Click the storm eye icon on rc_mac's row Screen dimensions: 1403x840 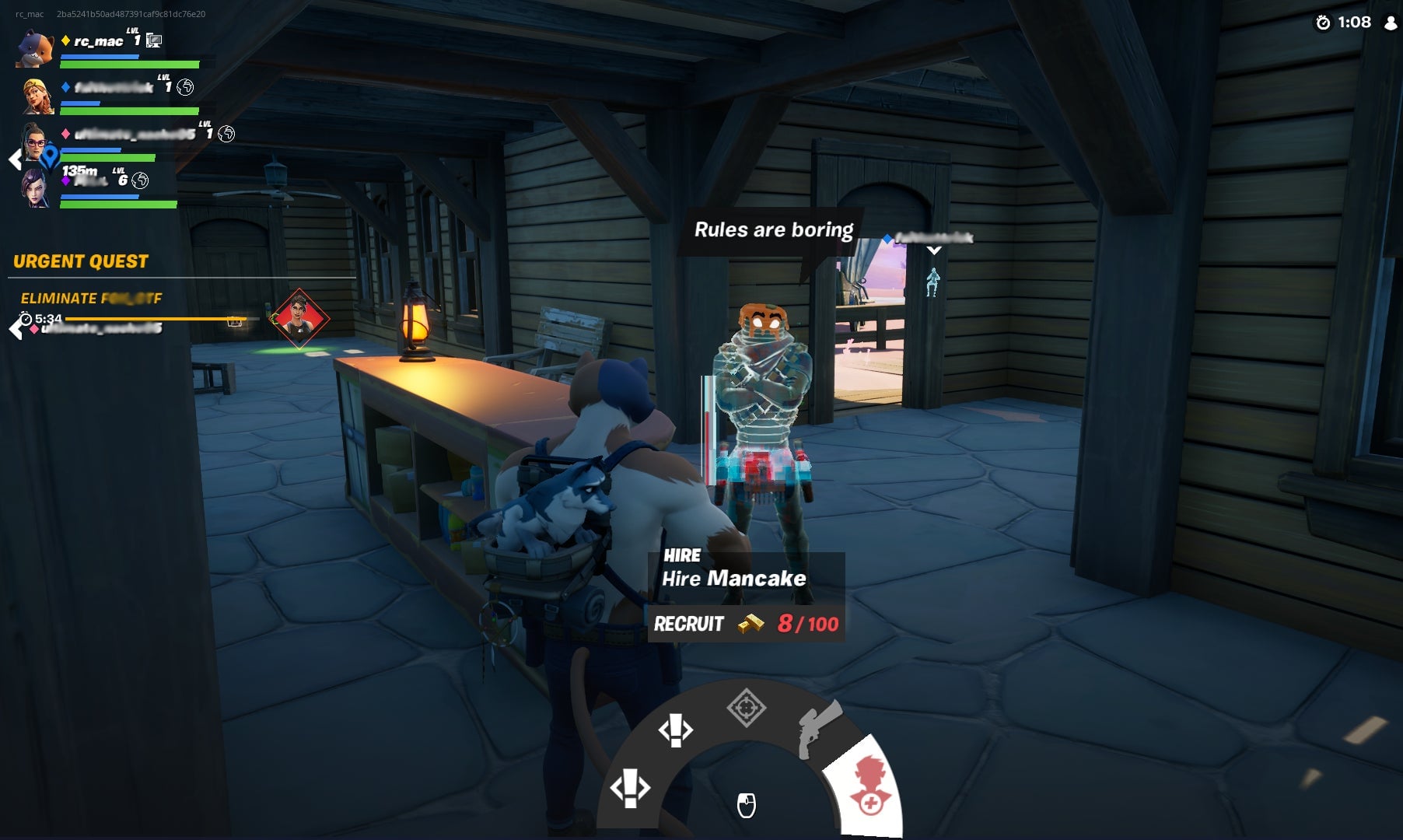coord(153,41)
